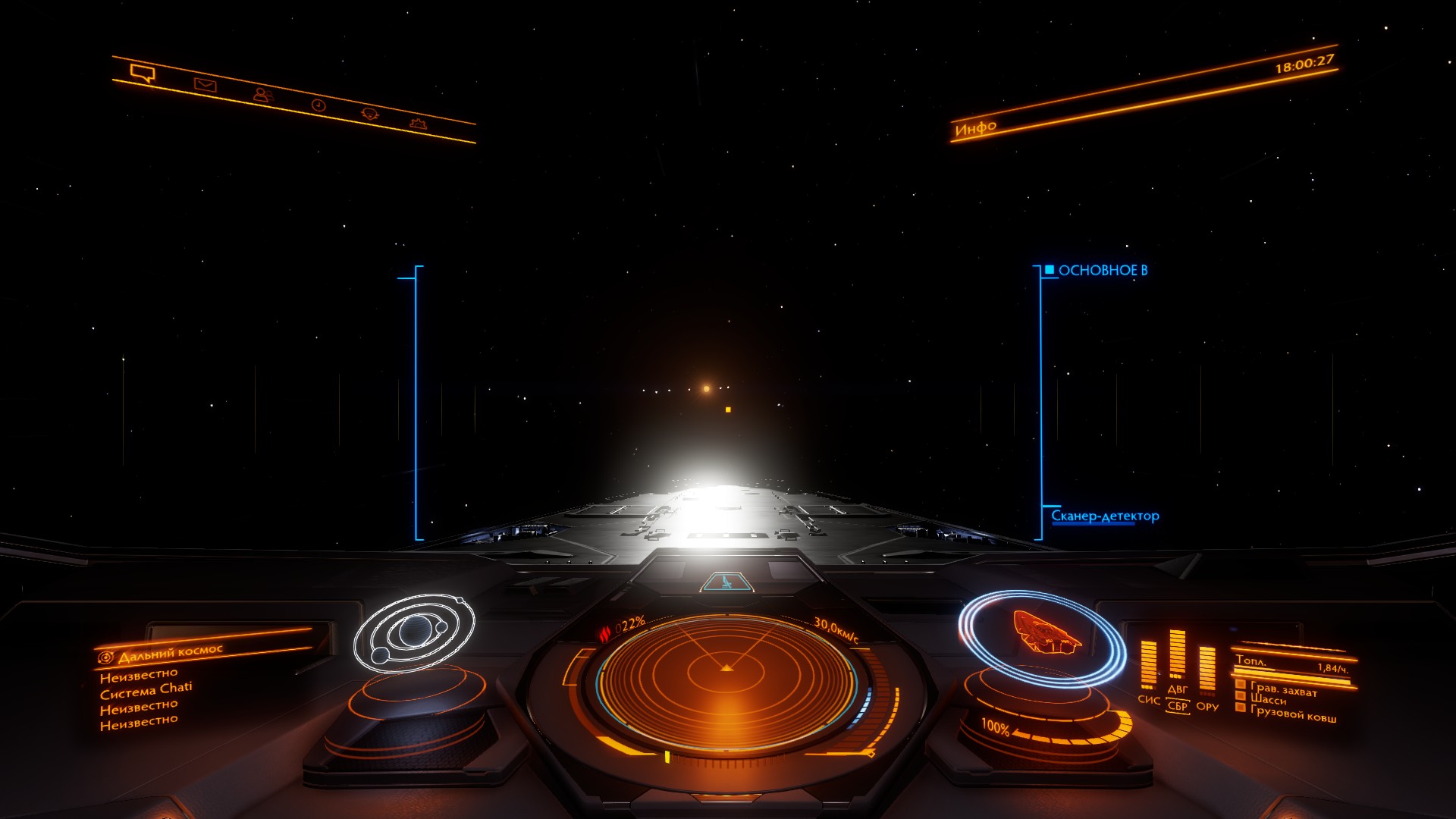Open the envelope inbox tab
This screenshot has height=819, width=1456.
[x=205, y=84]
